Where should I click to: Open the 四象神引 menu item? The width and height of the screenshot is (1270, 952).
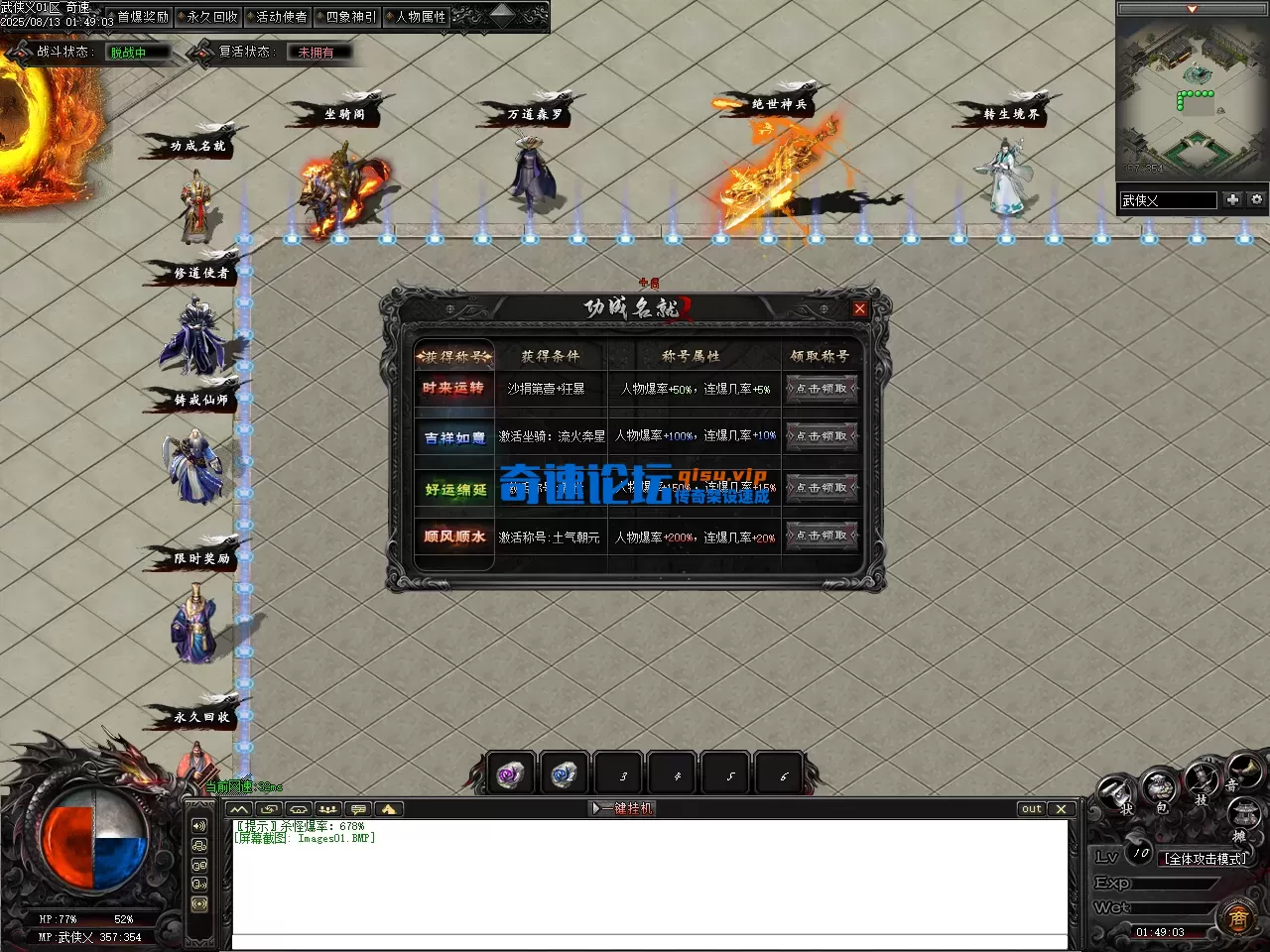(x=348, y=16)
